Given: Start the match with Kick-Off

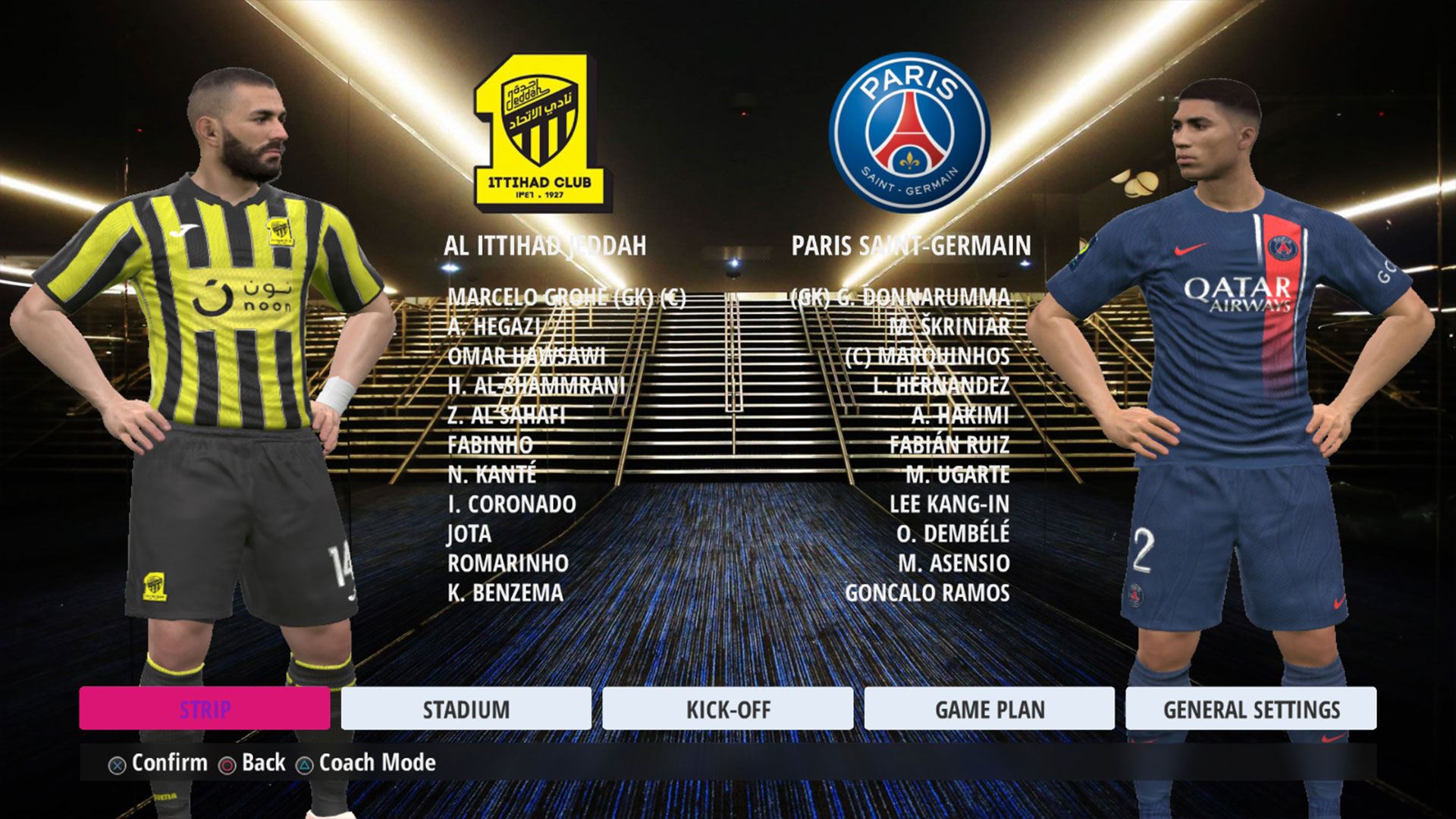Looking at the screenshot, I should click(727, 709).
